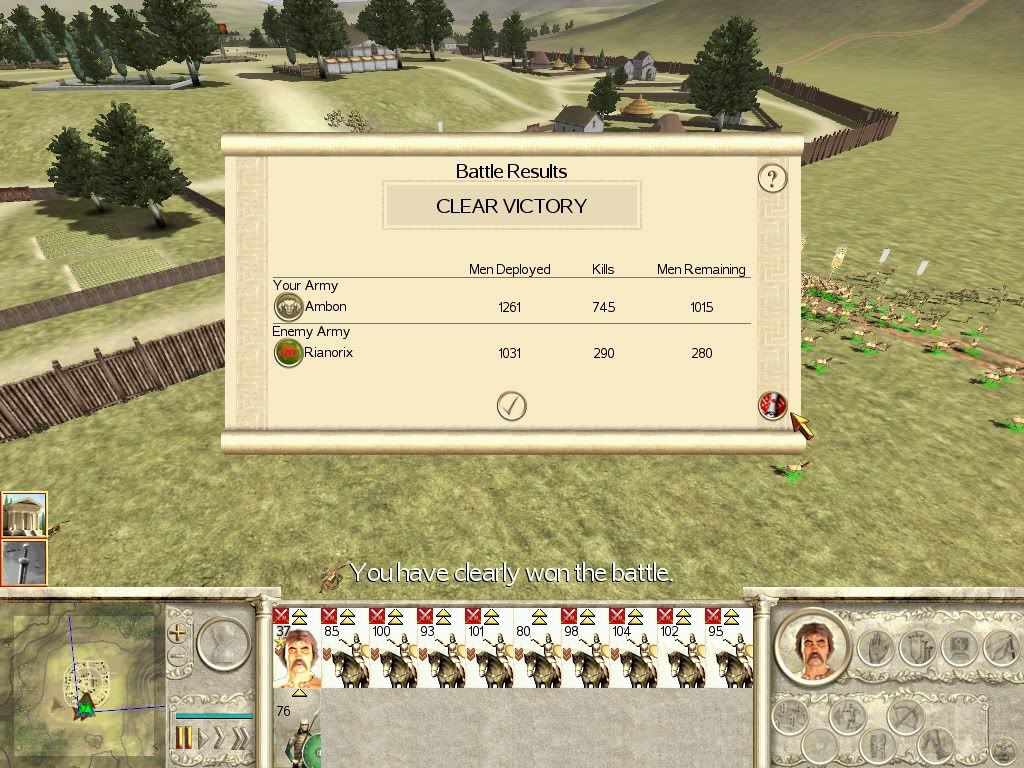The width and height of the screenshot is (1024, 768).
Task: Choose the cavalry unit card with 93 men
Action: pyautogui.click(x=440, y=648)
